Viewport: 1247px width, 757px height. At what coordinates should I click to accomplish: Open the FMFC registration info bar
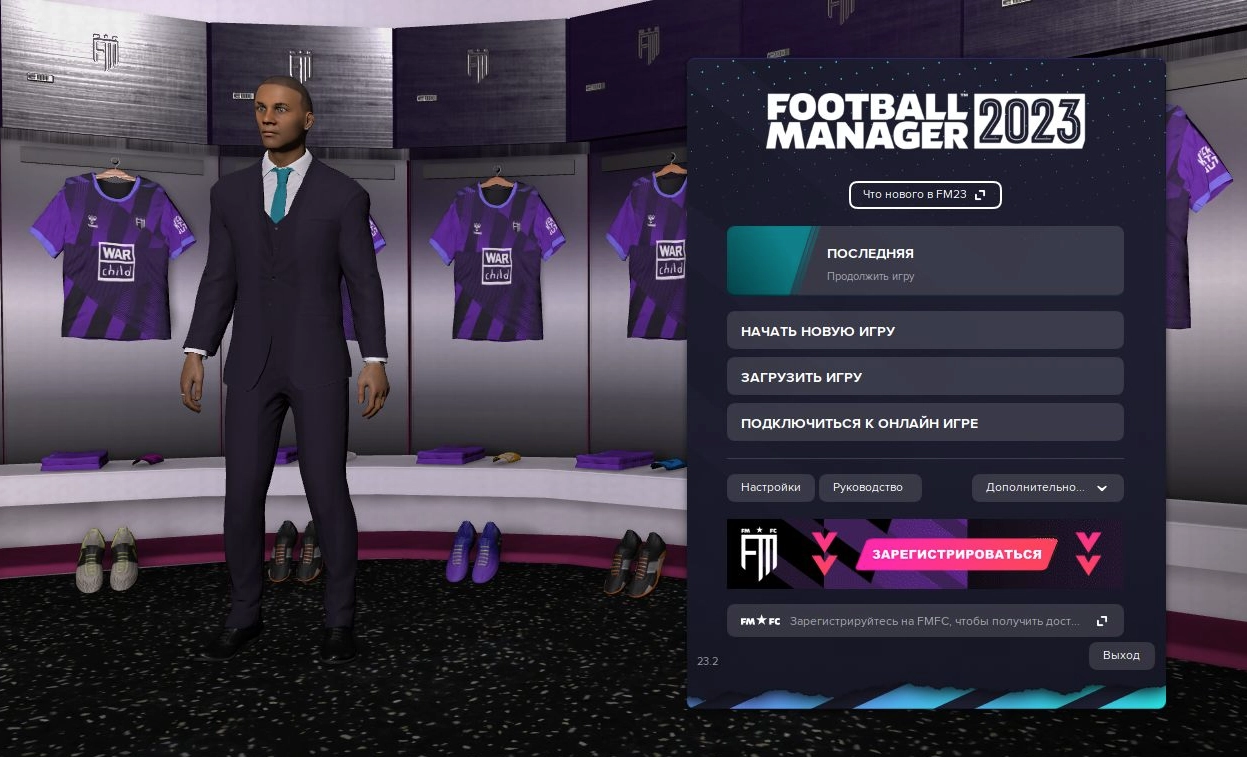click(x=925, y=621)
